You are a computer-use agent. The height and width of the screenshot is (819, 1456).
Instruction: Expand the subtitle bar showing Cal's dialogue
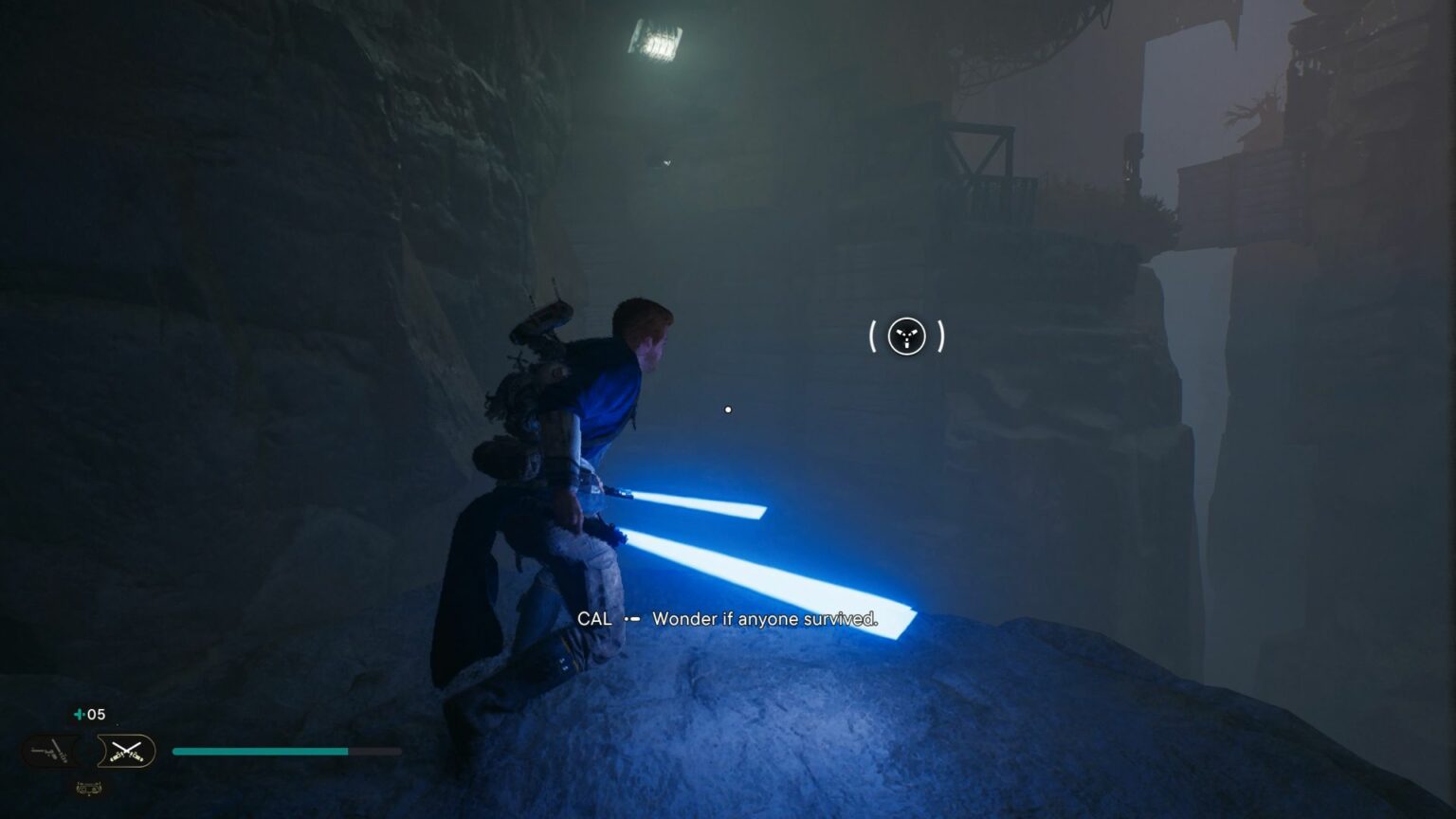(730, 619)
